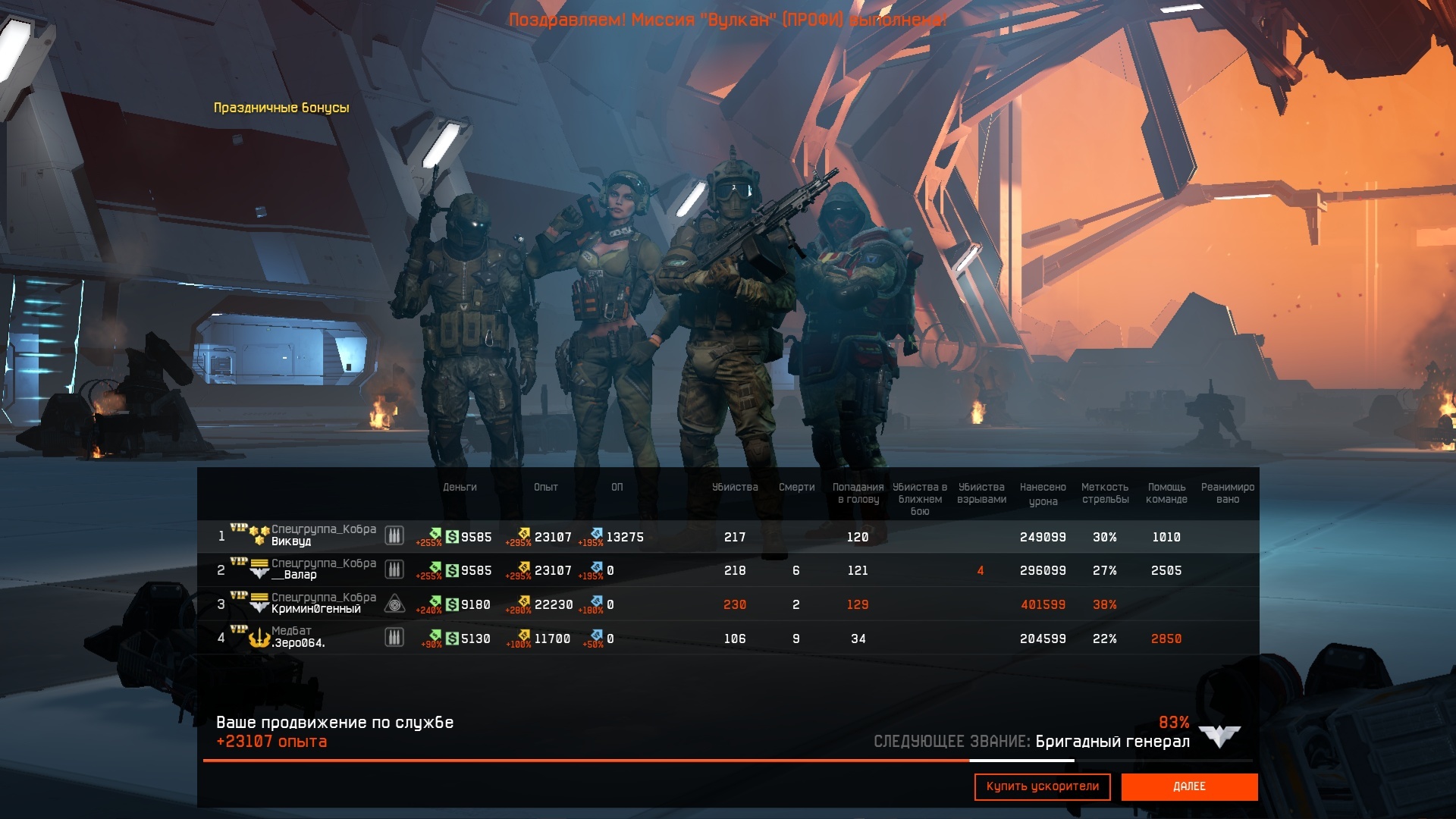Select player row Виквуд in scoreboard

coord(291,541)
